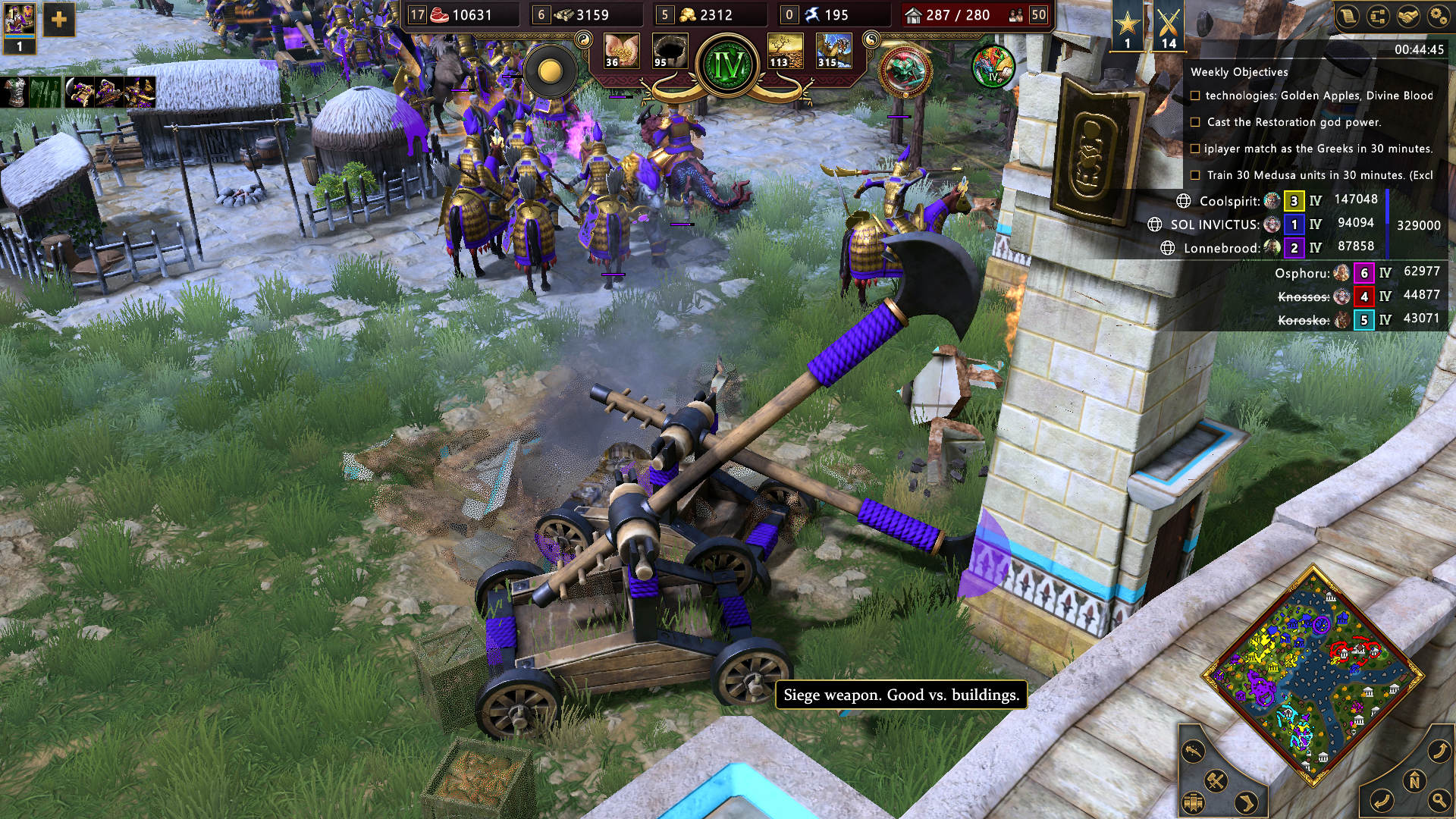Cast the god power showing 36
Image resolution: width=1456 pixels, height=819 pixels.
[x=621, y=52]
